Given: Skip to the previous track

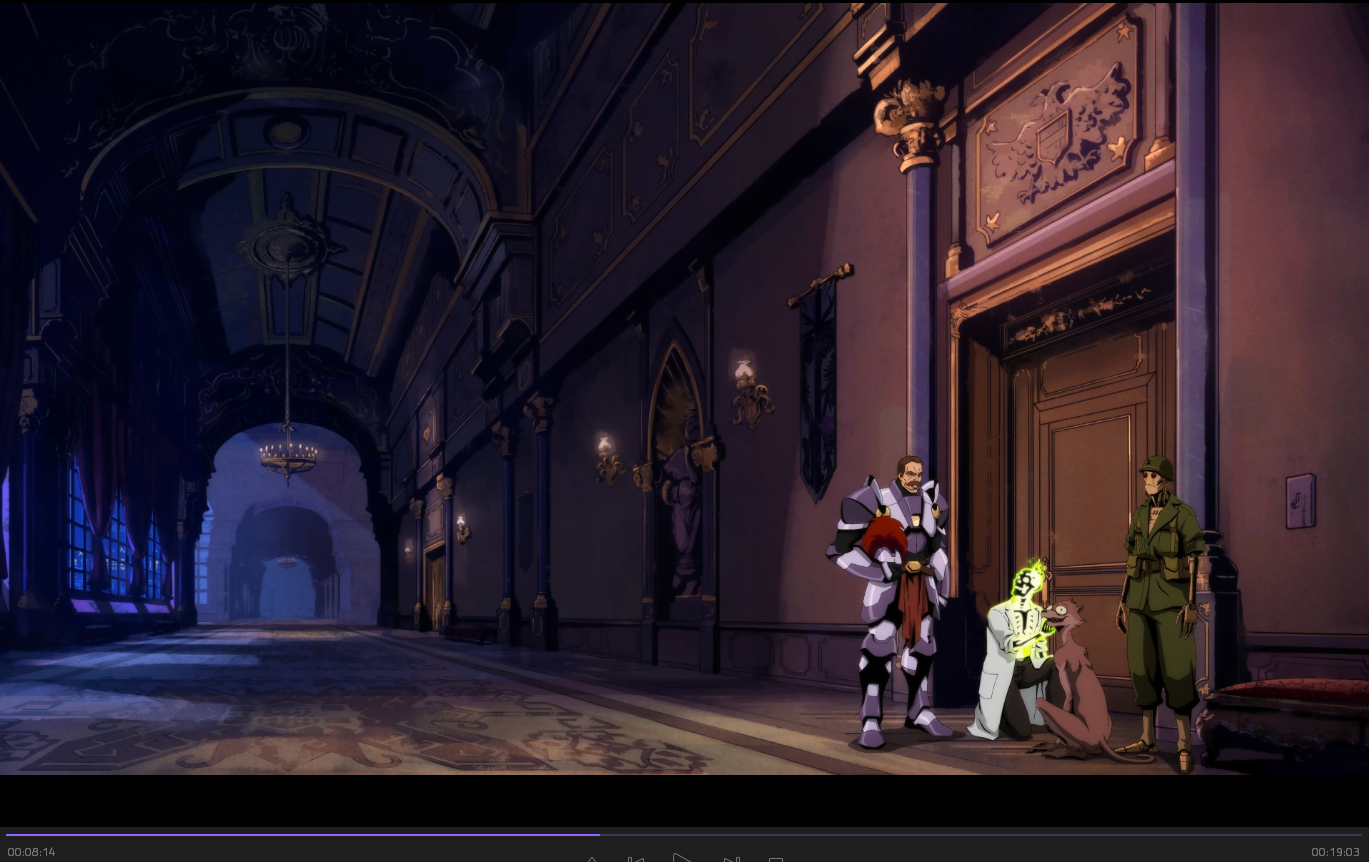Looking at the screenshot, I should tap(635, 859).
